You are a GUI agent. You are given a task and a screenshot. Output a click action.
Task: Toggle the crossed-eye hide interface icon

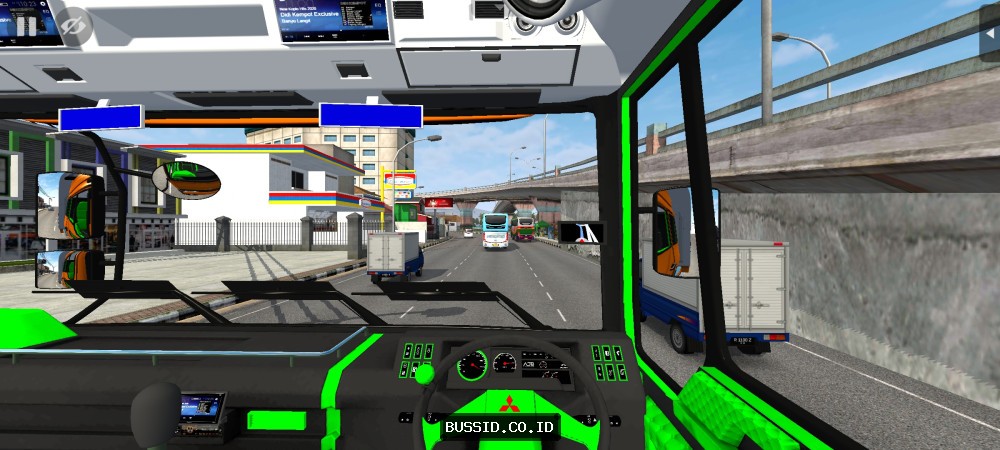(x=75, y=27)
